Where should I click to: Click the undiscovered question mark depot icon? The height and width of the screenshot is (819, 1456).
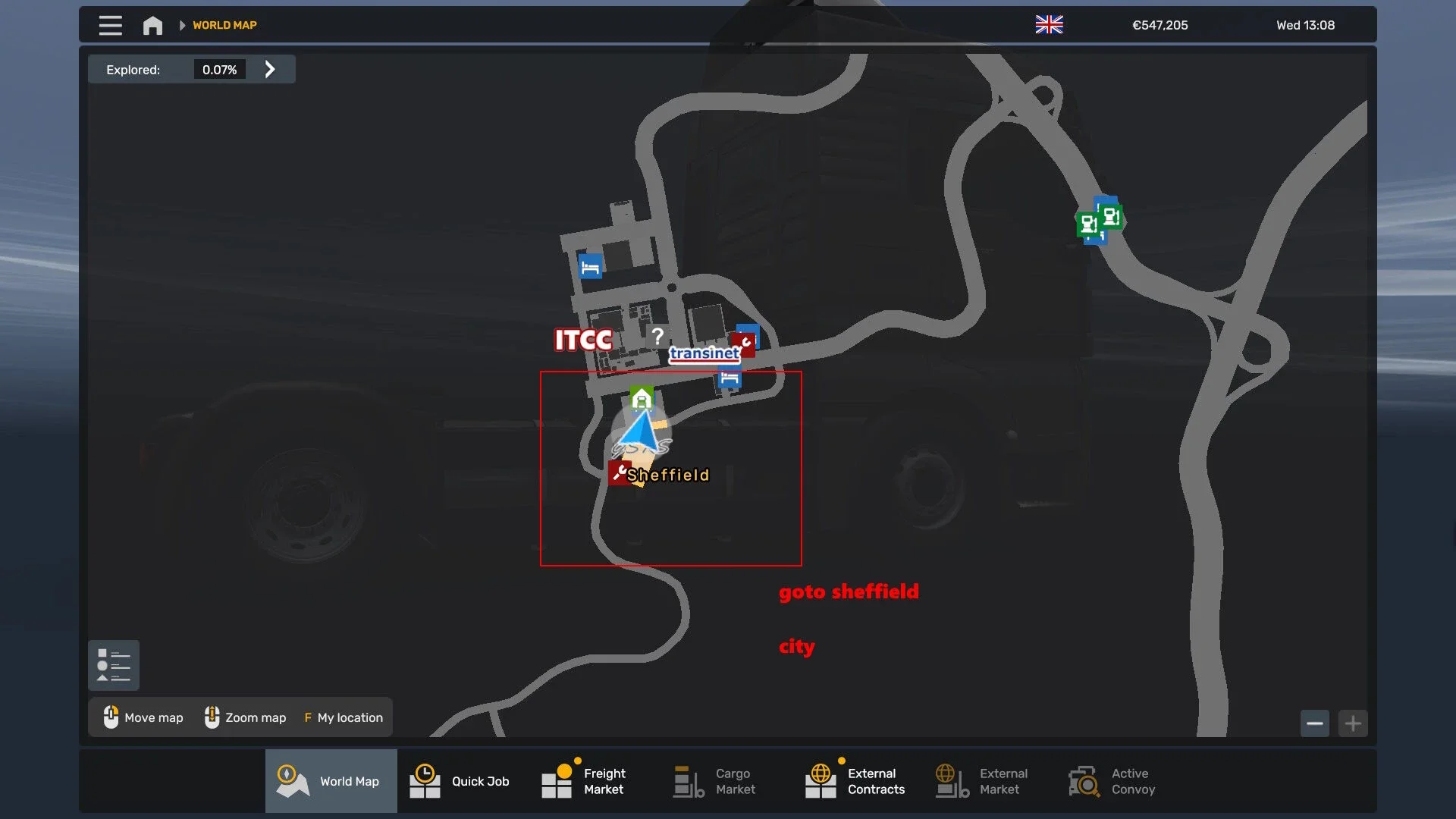tap(657, 337)
